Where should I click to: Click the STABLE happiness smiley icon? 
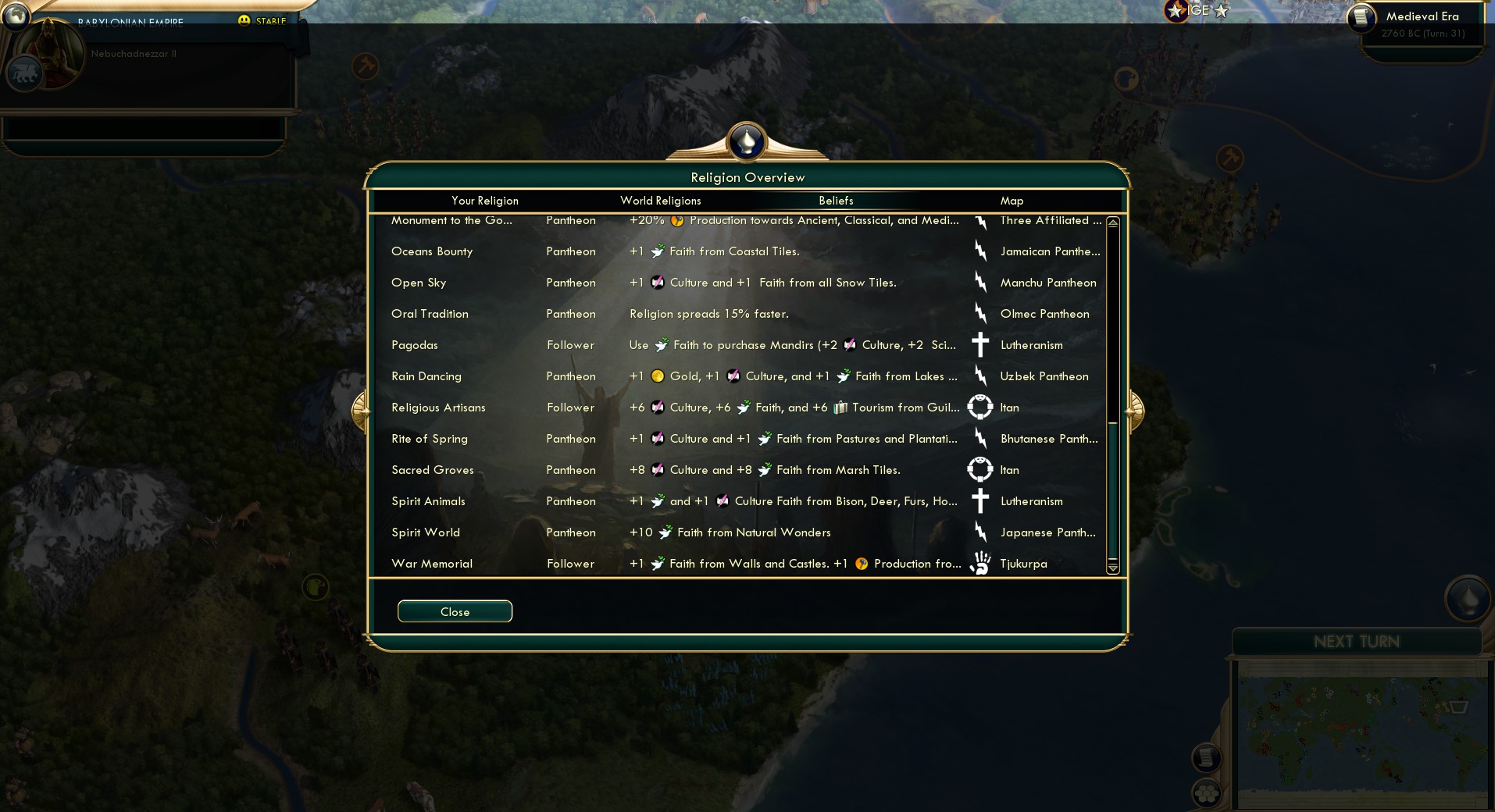tap(245, 21)
